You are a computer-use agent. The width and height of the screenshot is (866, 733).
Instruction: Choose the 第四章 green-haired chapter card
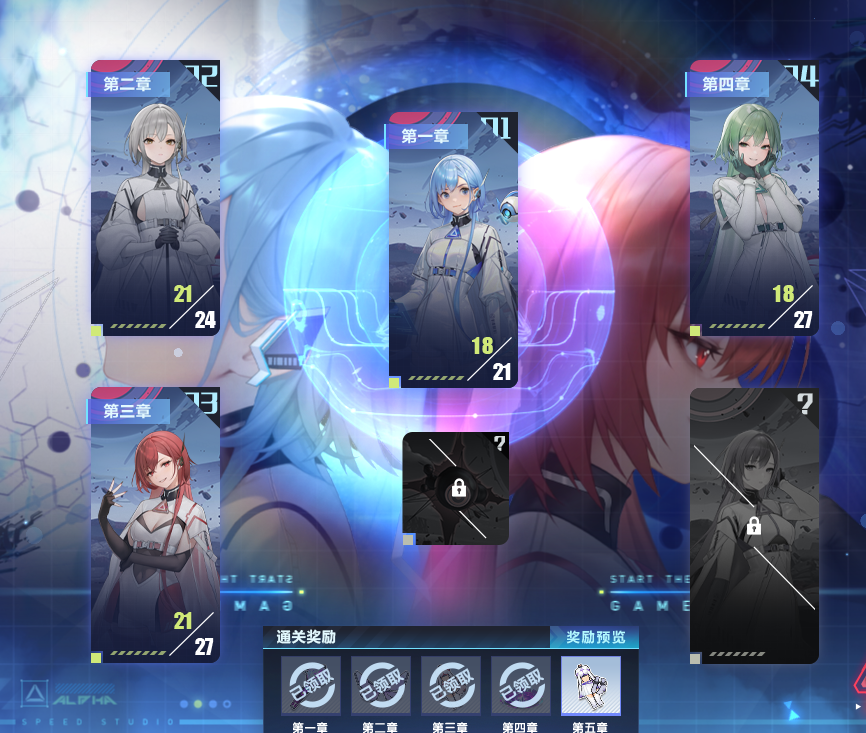(x=754, y=198)
